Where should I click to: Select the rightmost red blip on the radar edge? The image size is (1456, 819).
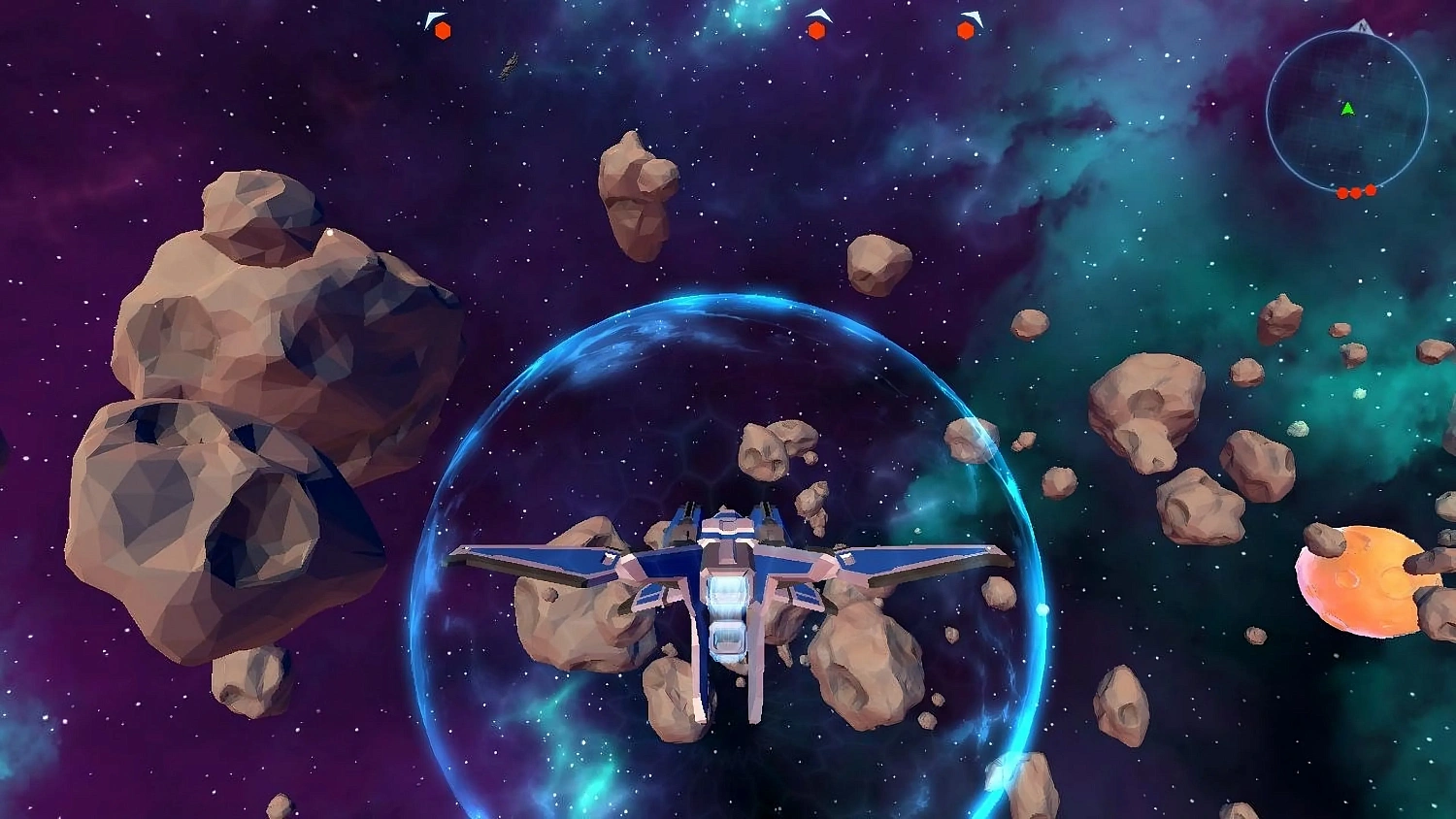click(x=1371, y=188)
